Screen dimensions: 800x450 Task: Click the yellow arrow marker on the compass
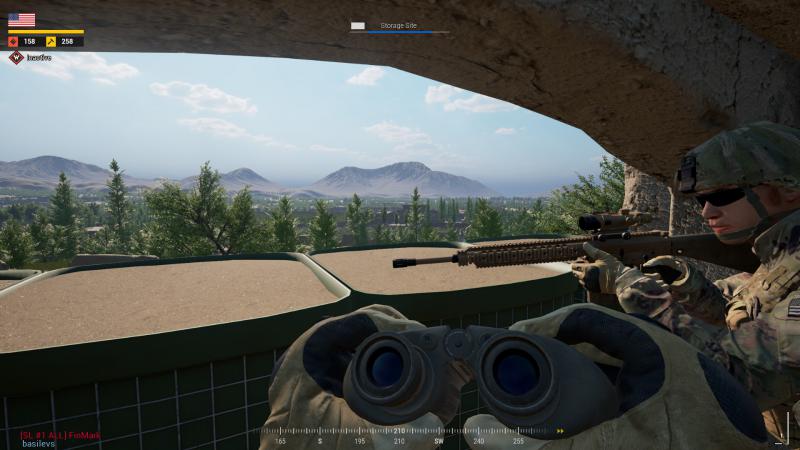pos(560,431)
